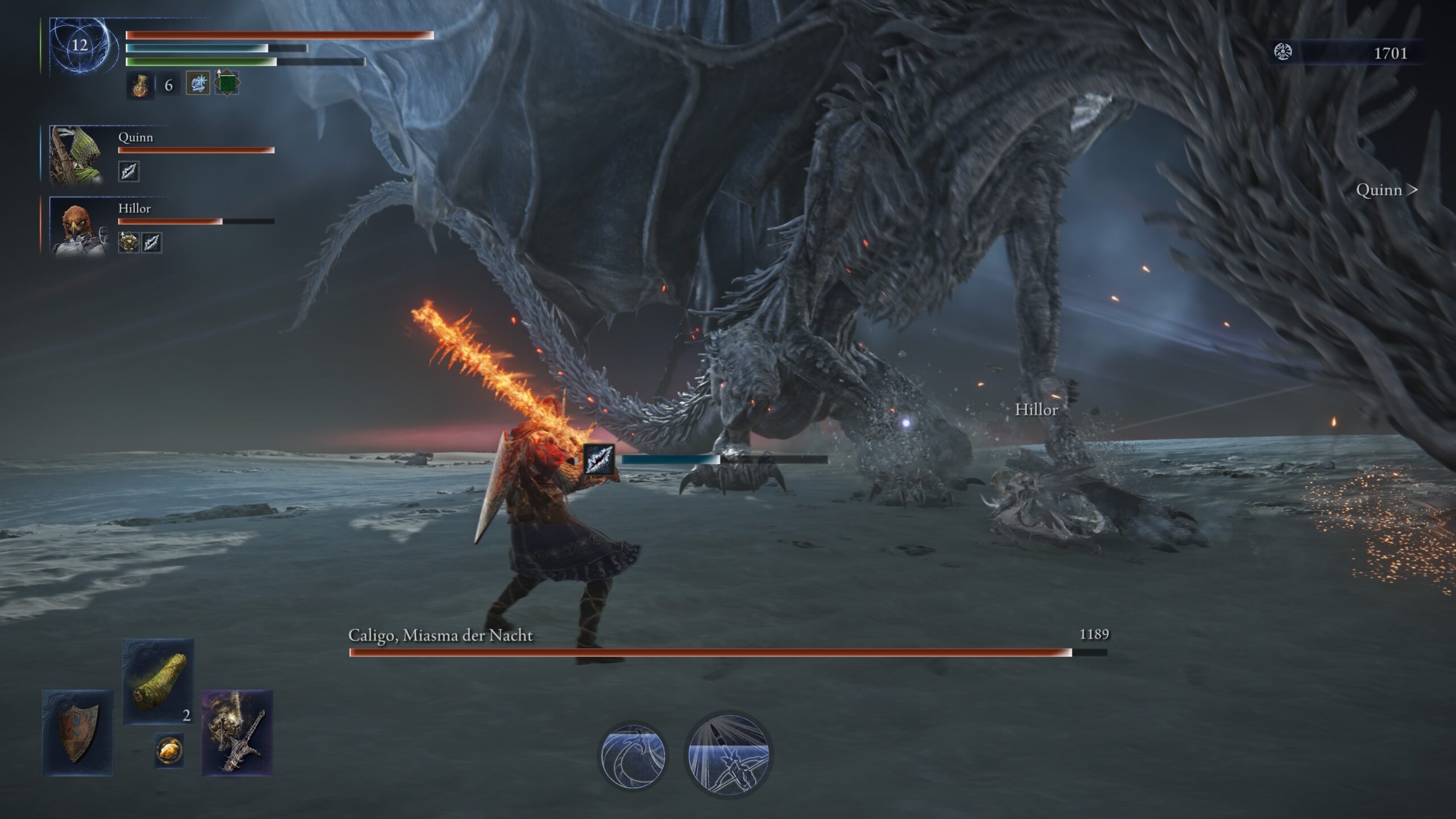The height and width of the screenshot is (819, 1456).
Task: Click the rune currency icon beside 1701
Action: tap(1283, 52)
